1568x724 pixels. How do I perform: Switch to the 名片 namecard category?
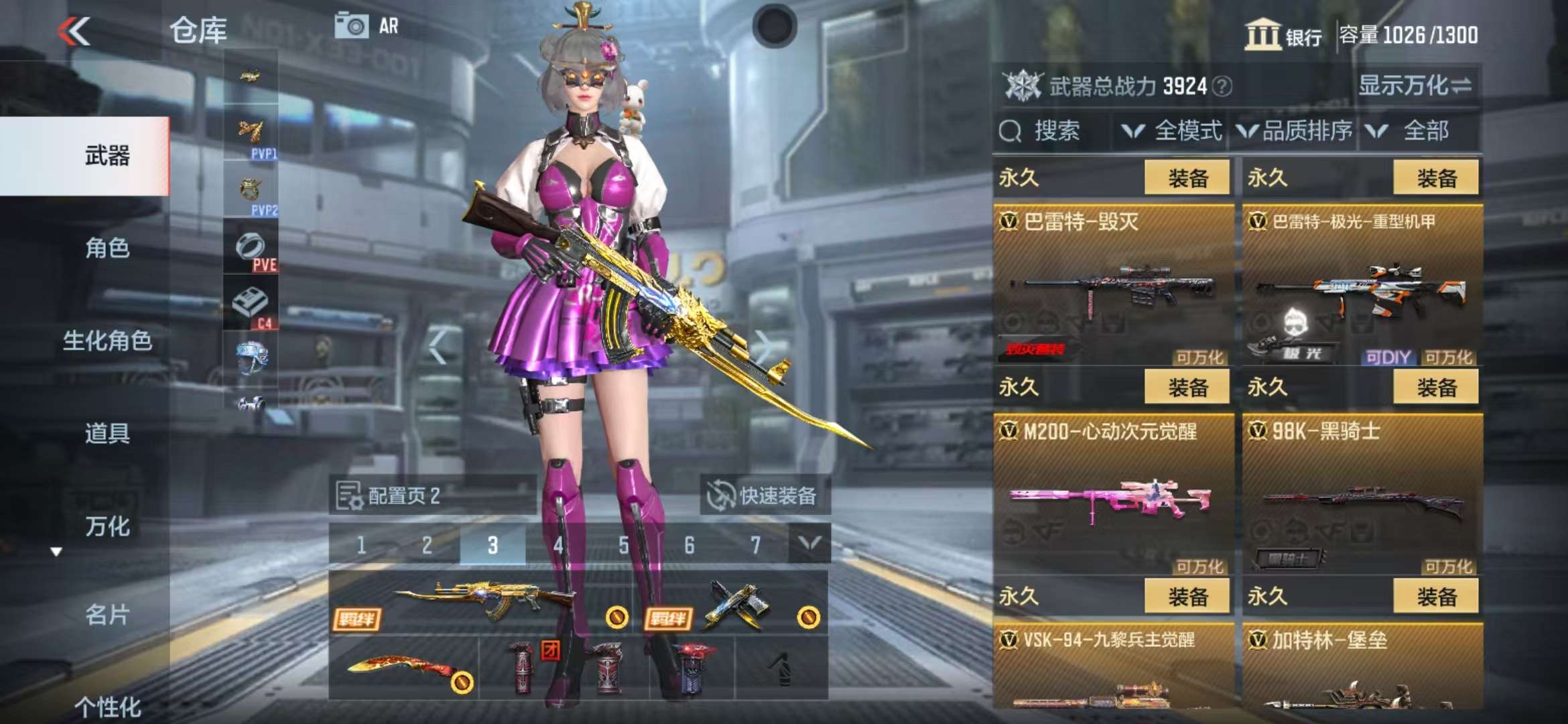107,614
